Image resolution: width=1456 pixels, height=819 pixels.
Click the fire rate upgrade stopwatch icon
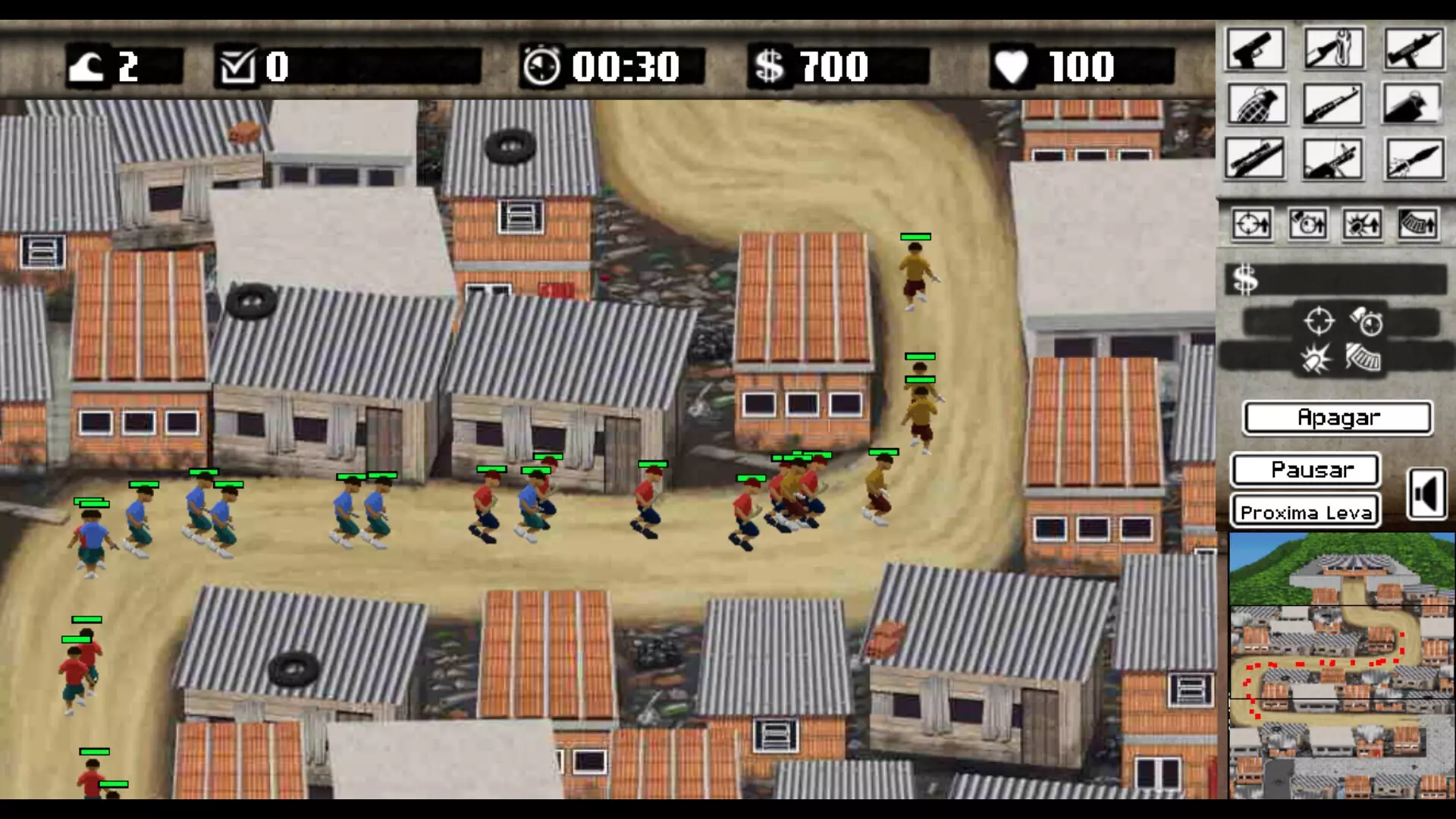tap(1307, 224)
